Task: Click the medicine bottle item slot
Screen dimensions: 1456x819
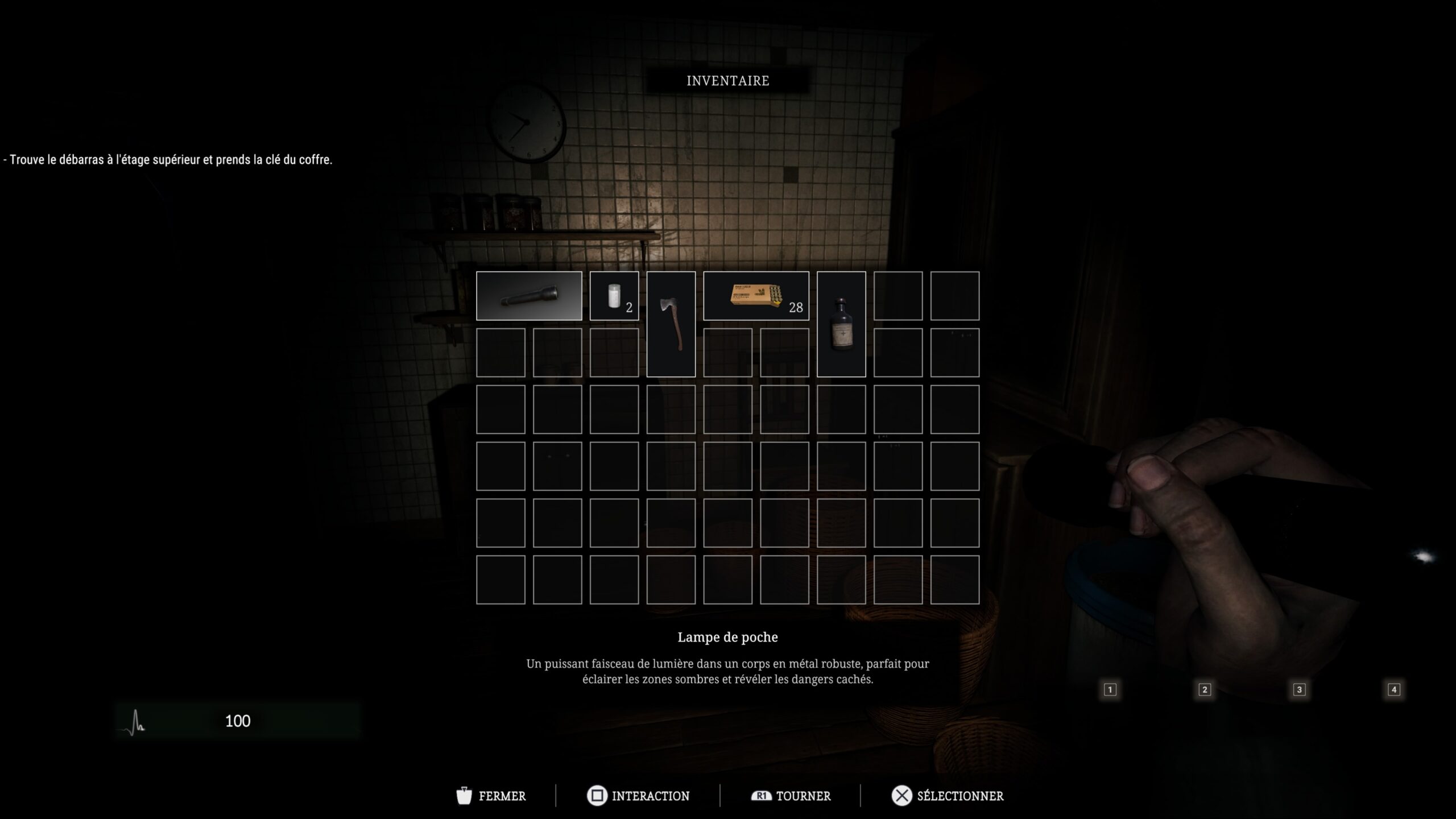Action: (841, 324)
